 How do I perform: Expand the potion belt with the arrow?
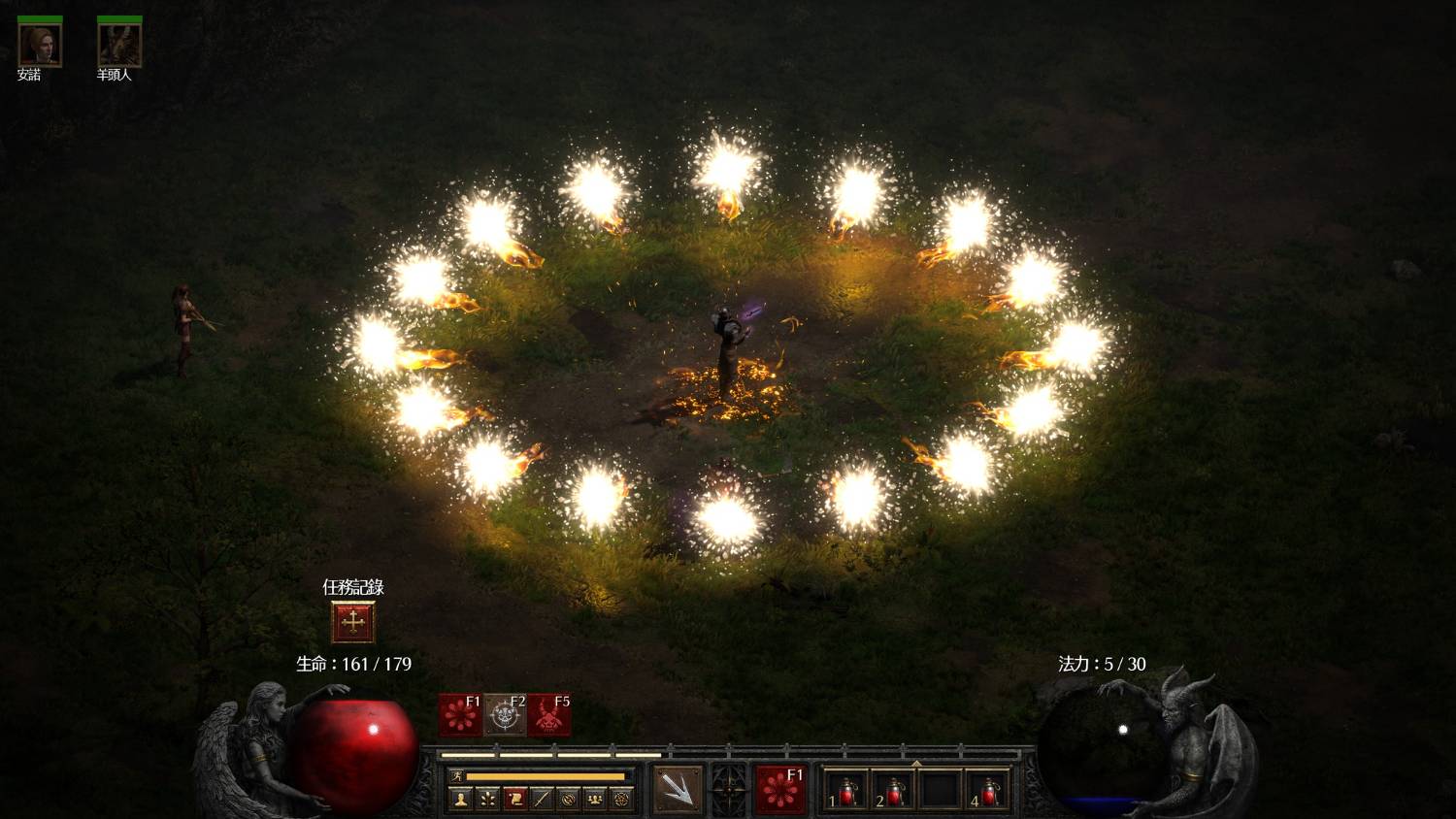point(915,765)
